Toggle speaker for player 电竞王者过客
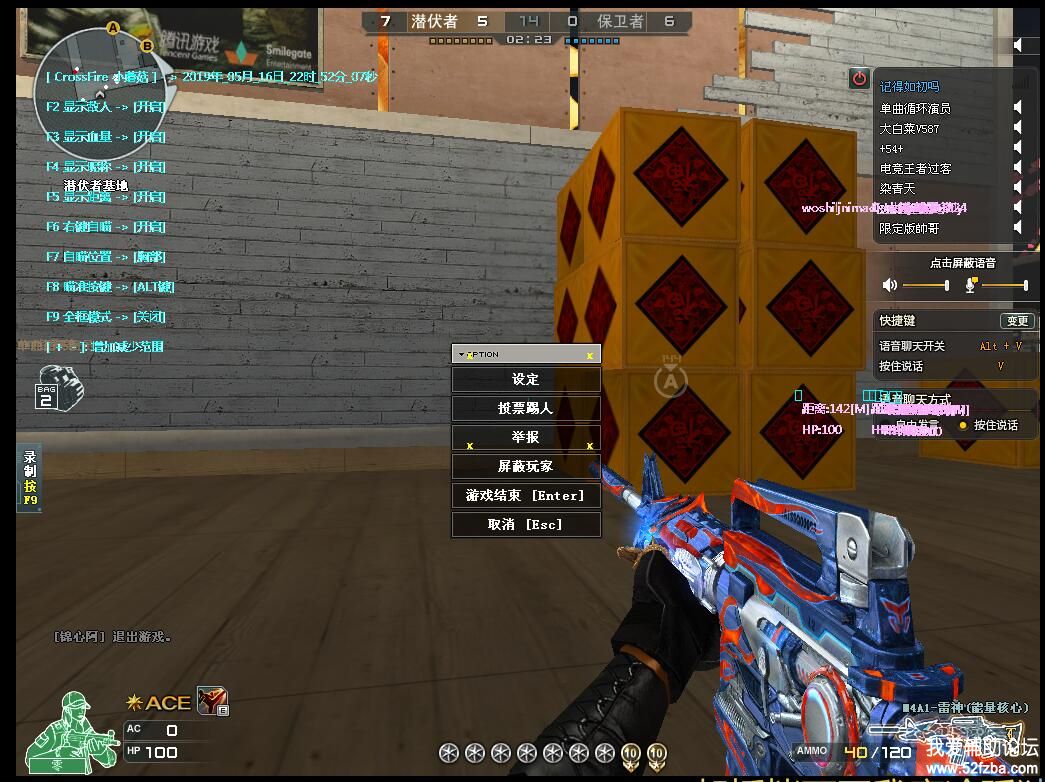1045x782 pixels. coord(1018,168)
